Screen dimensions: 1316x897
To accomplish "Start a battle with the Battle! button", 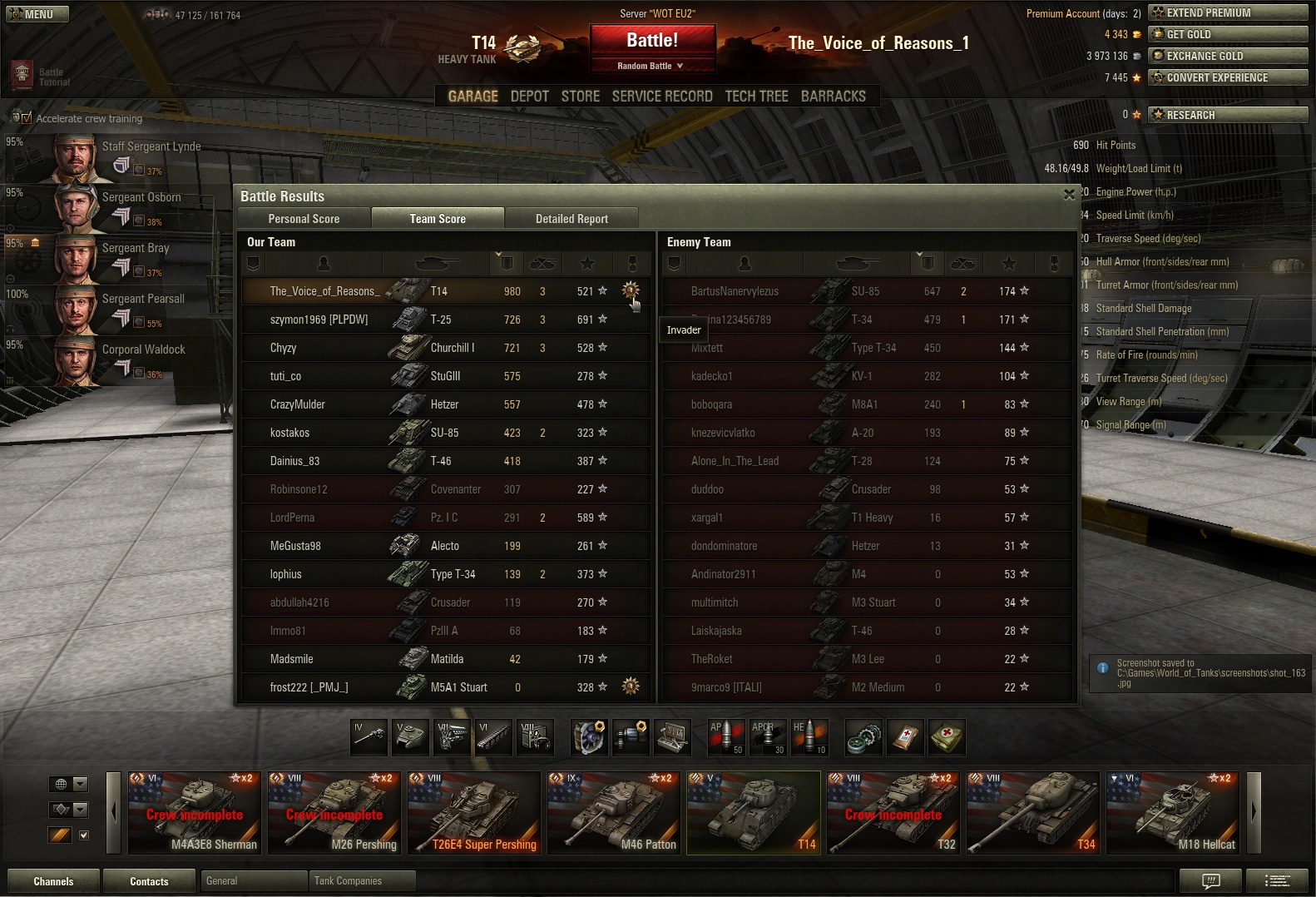I will tap(652, 40).
